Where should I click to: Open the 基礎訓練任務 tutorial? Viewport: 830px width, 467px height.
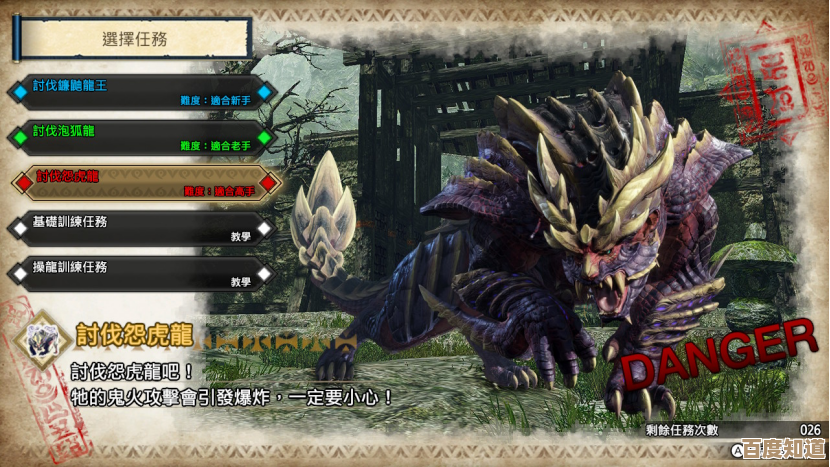click(140, 227)
